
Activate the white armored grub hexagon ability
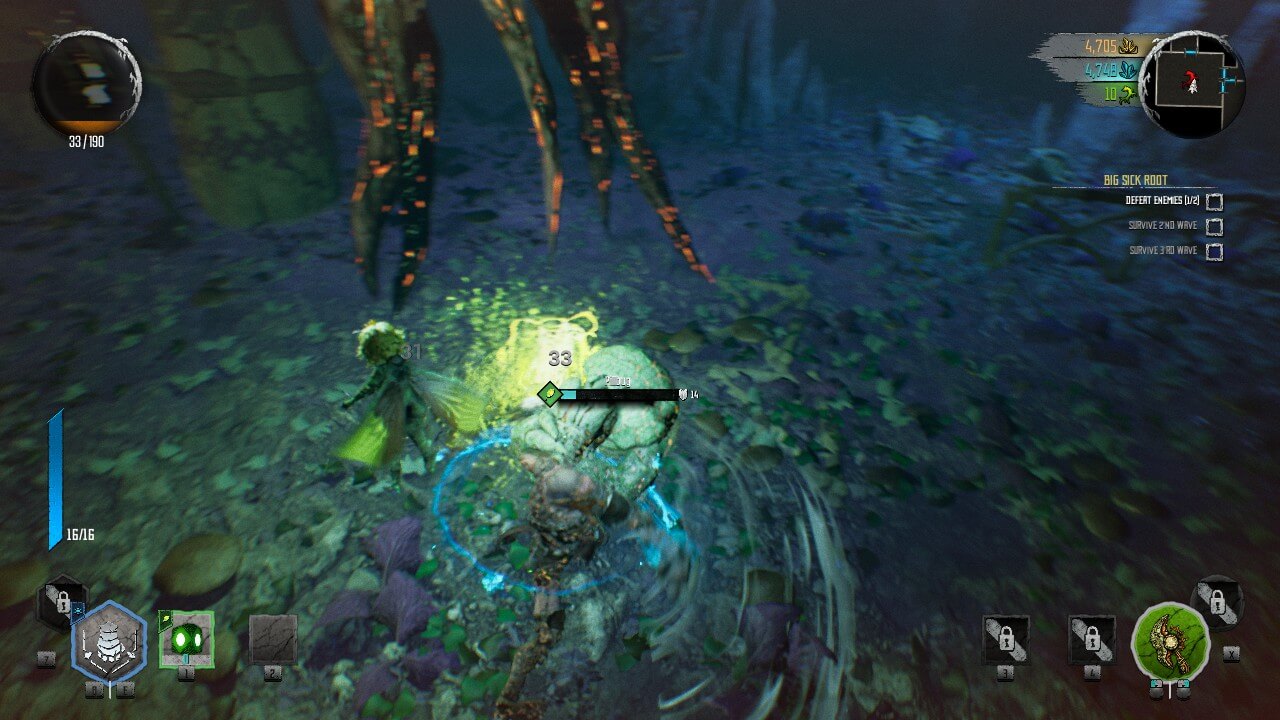(x=109, y=642)
